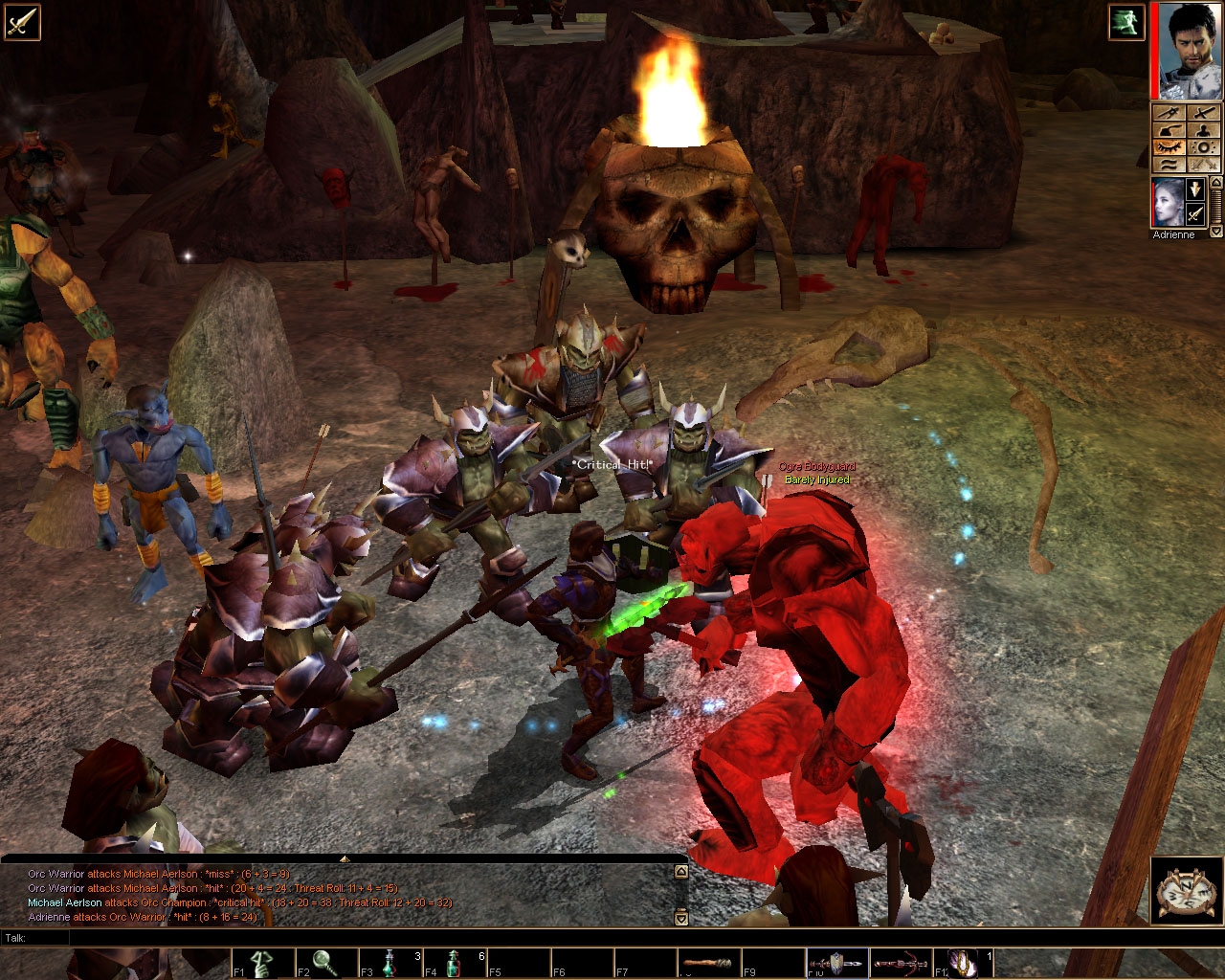
Task: Use the F4 potion with count 6
Action: point(454,963)
